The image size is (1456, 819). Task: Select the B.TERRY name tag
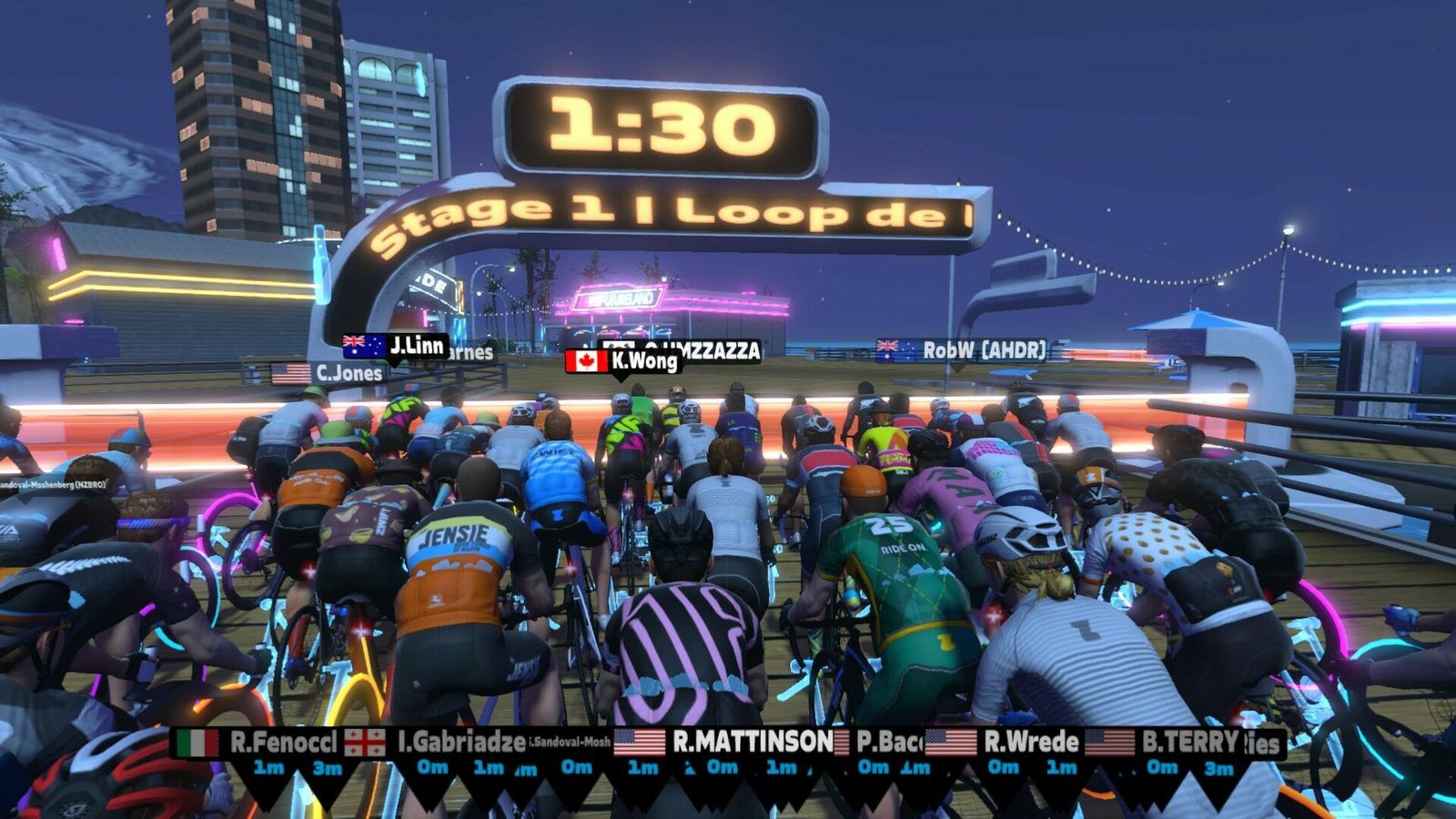click(x=1164, y=743)
